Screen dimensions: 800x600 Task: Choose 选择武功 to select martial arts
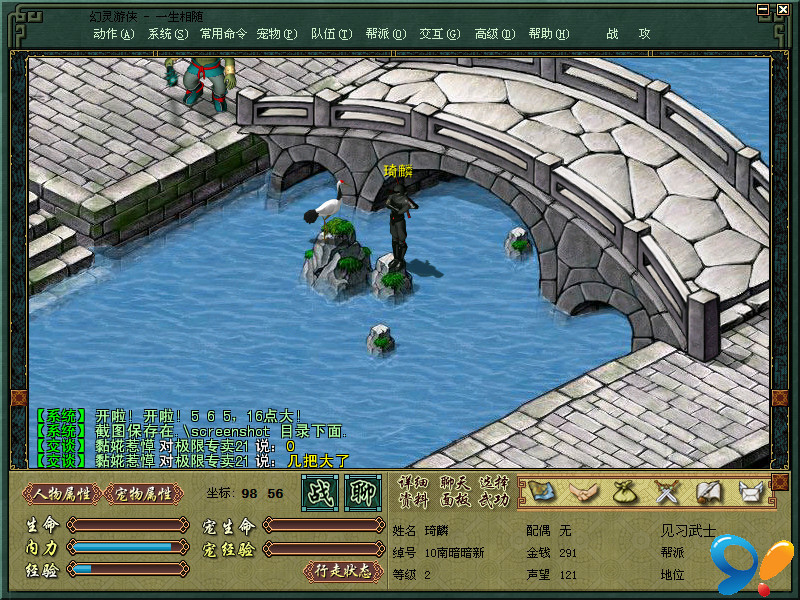coord(493,491)
